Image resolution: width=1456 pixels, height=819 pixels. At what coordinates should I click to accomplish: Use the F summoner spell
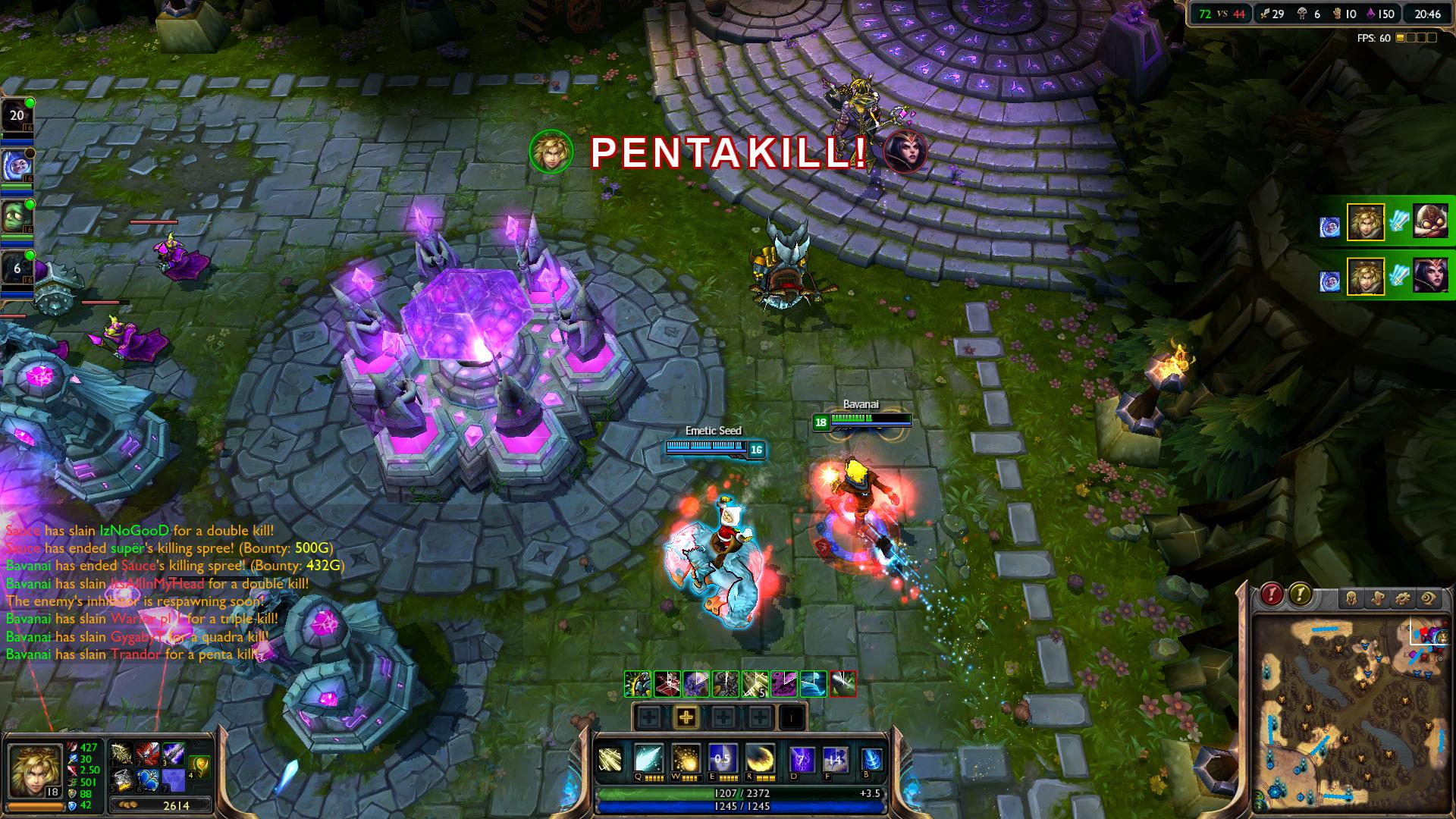click(x=835, y=758)
